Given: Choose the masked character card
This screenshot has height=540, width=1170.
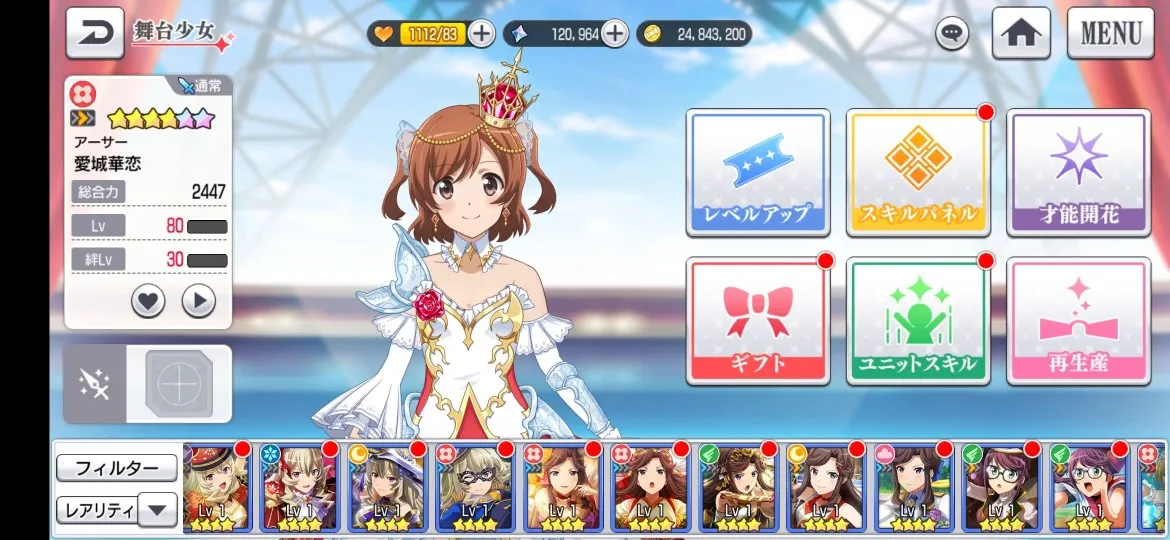Looking at the screenshot, I should click(x=475, y=488).
